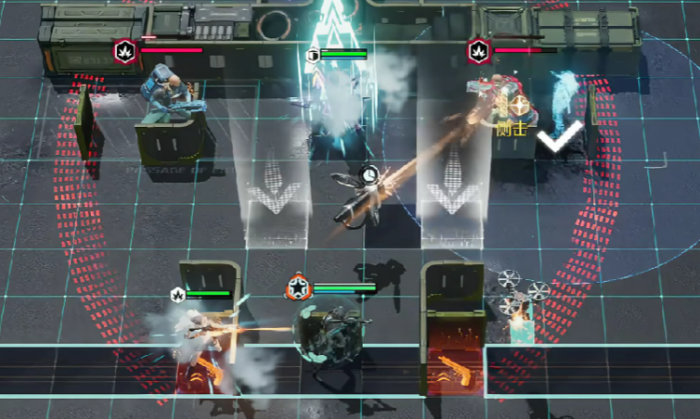This screenshot has width=700, height=419.
Task: Click the 侧击 flank attack crosshair icon
Action: pos(520,106)
